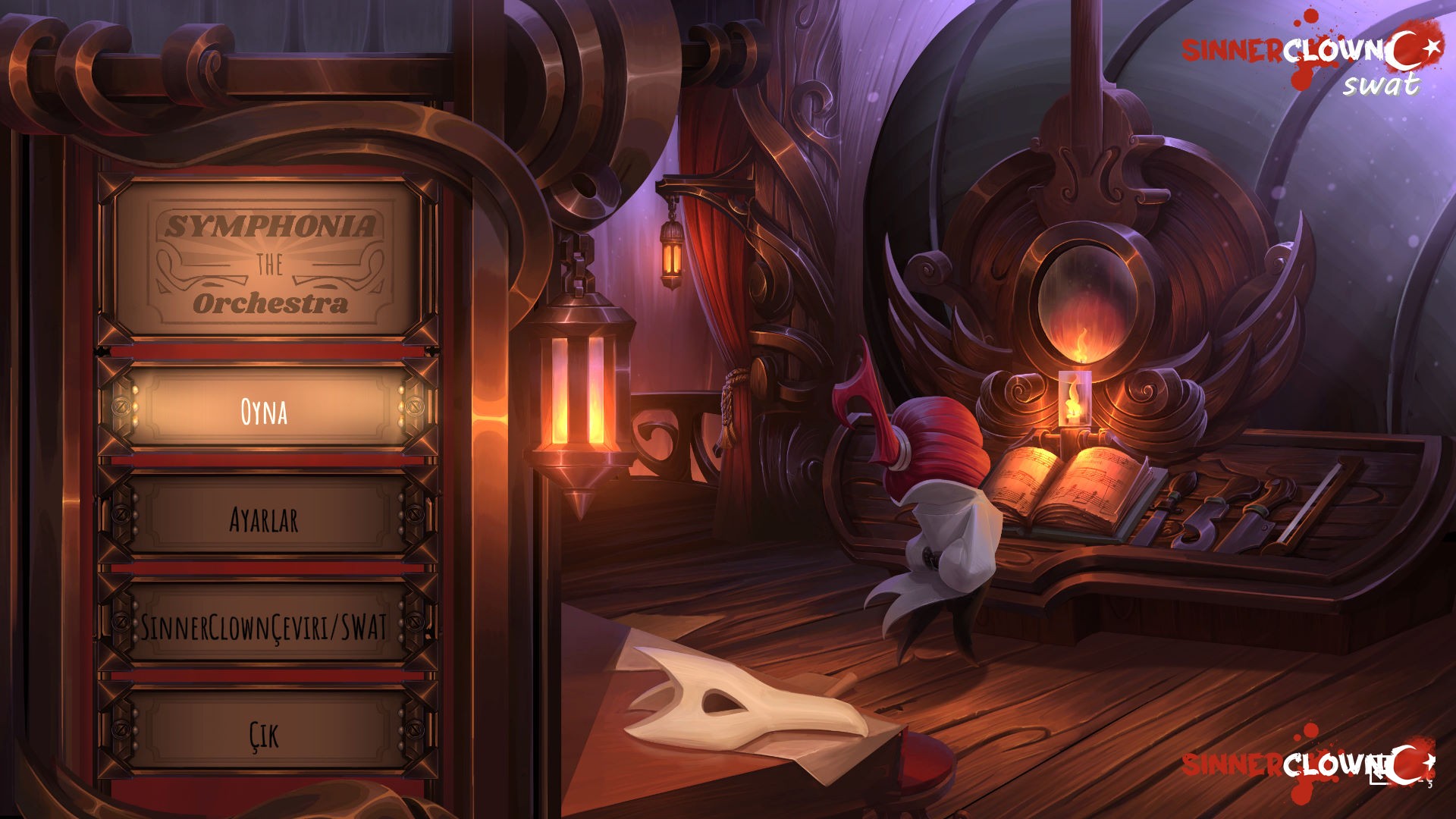Screen dimensions: 1456x819
Task: Exit the game via Çık
Action: (x=264, y=734)
